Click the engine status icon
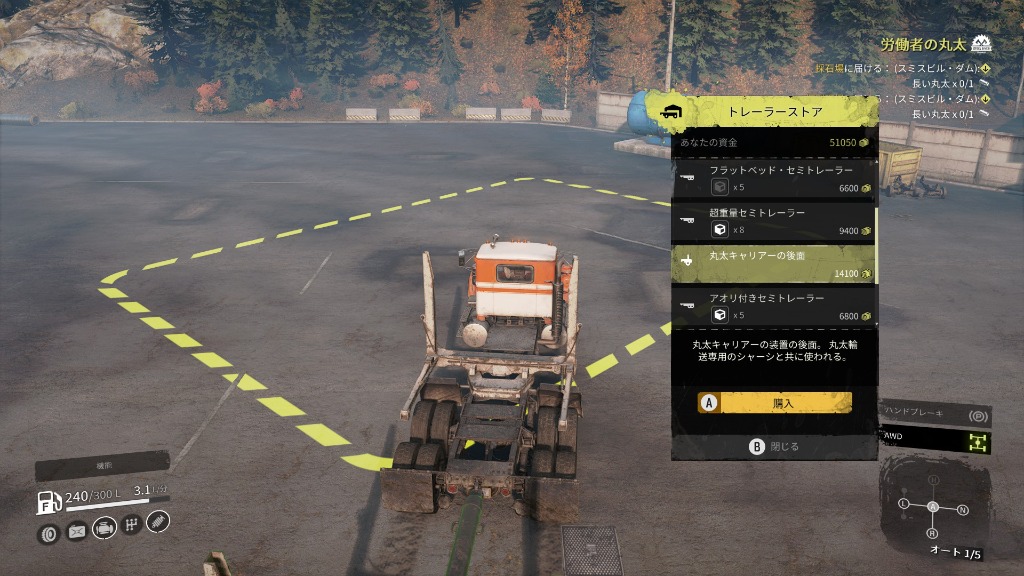Screen dimensions: 1024x576 point(104,528)
